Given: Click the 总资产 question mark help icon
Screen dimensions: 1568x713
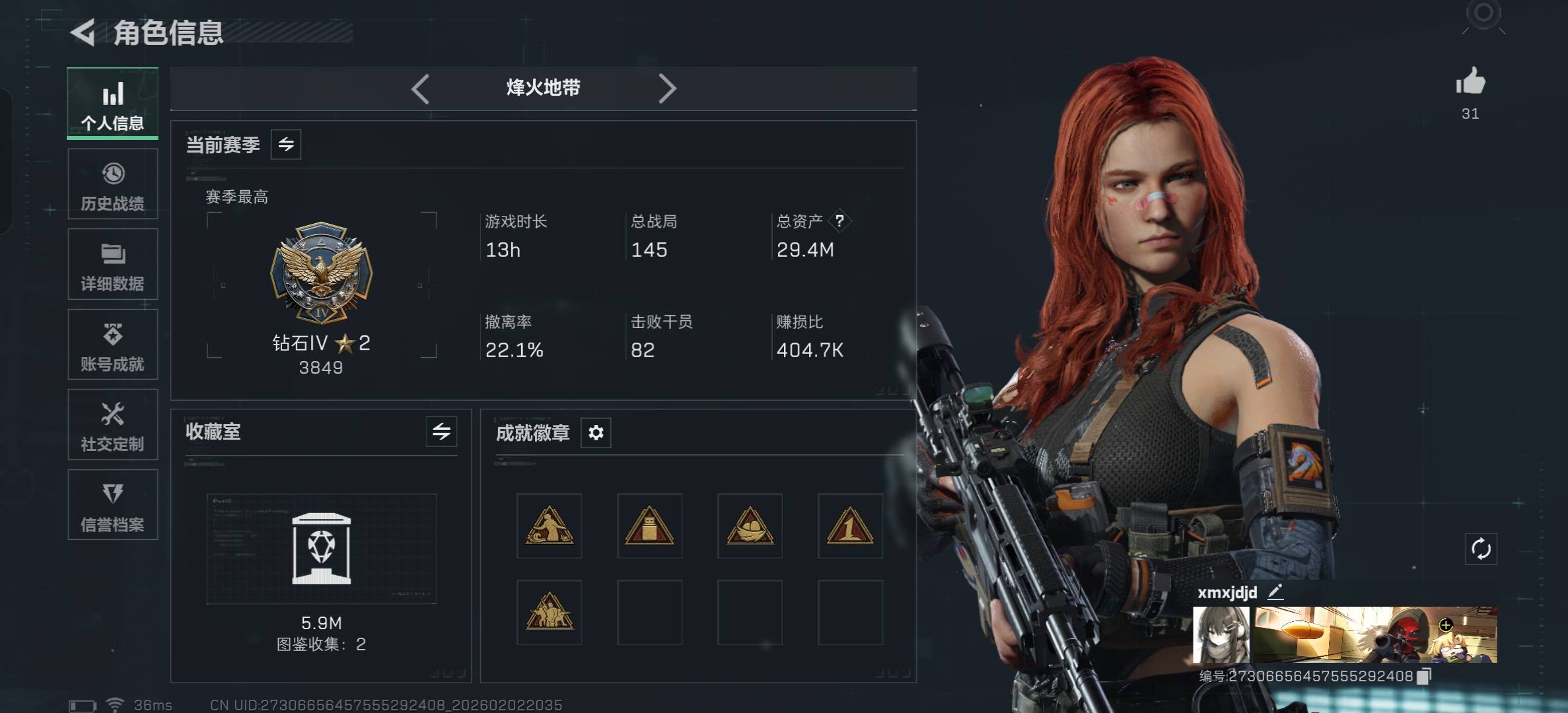Looking at the screenshot, I should click(x=839, y=221).
